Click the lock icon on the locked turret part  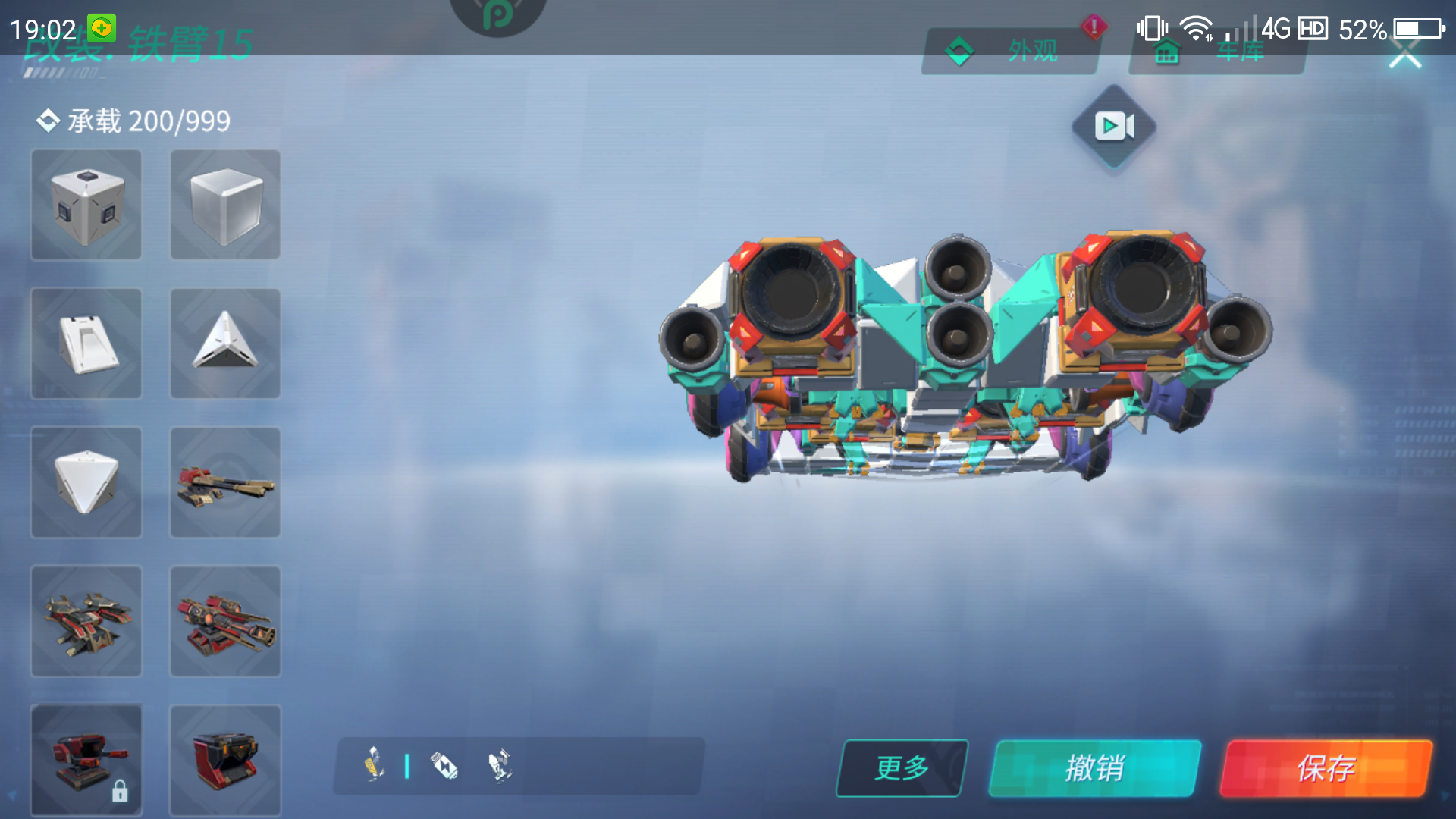pos(121,792)
